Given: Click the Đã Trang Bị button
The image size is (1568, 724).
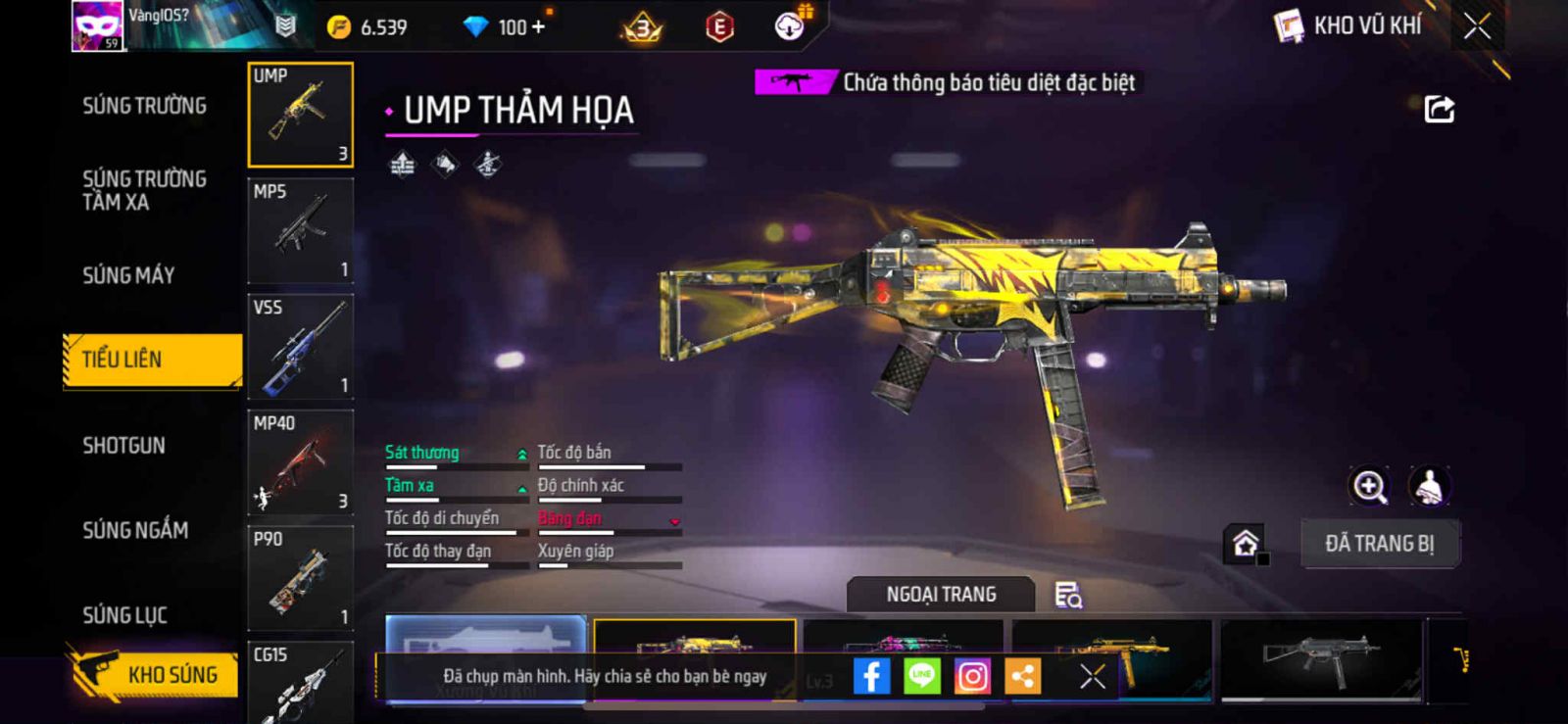Looking at the screenshot, I should pos(1379,544).
